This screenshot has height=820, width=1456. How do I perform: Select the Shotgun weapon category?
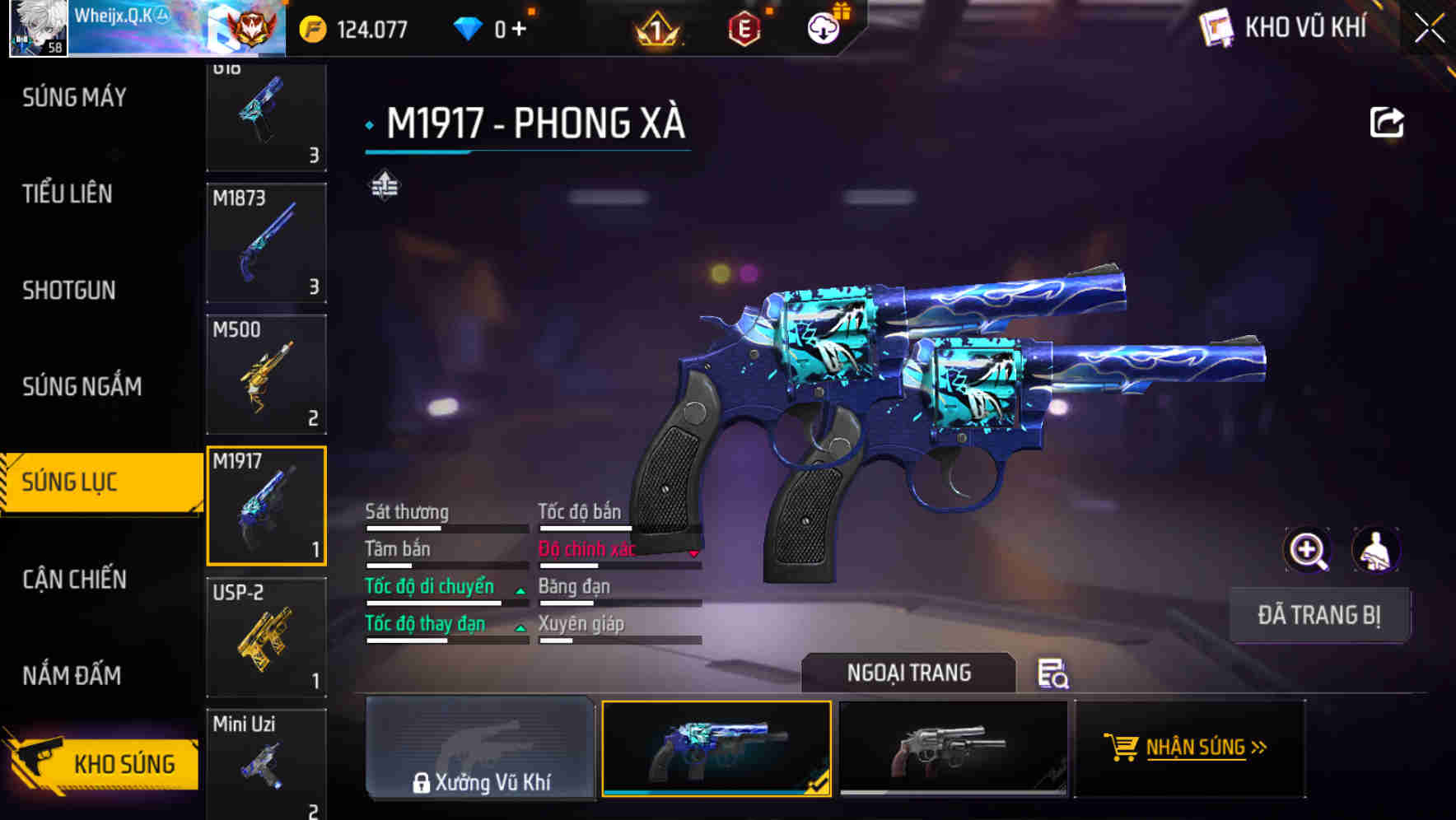point(69,291)
